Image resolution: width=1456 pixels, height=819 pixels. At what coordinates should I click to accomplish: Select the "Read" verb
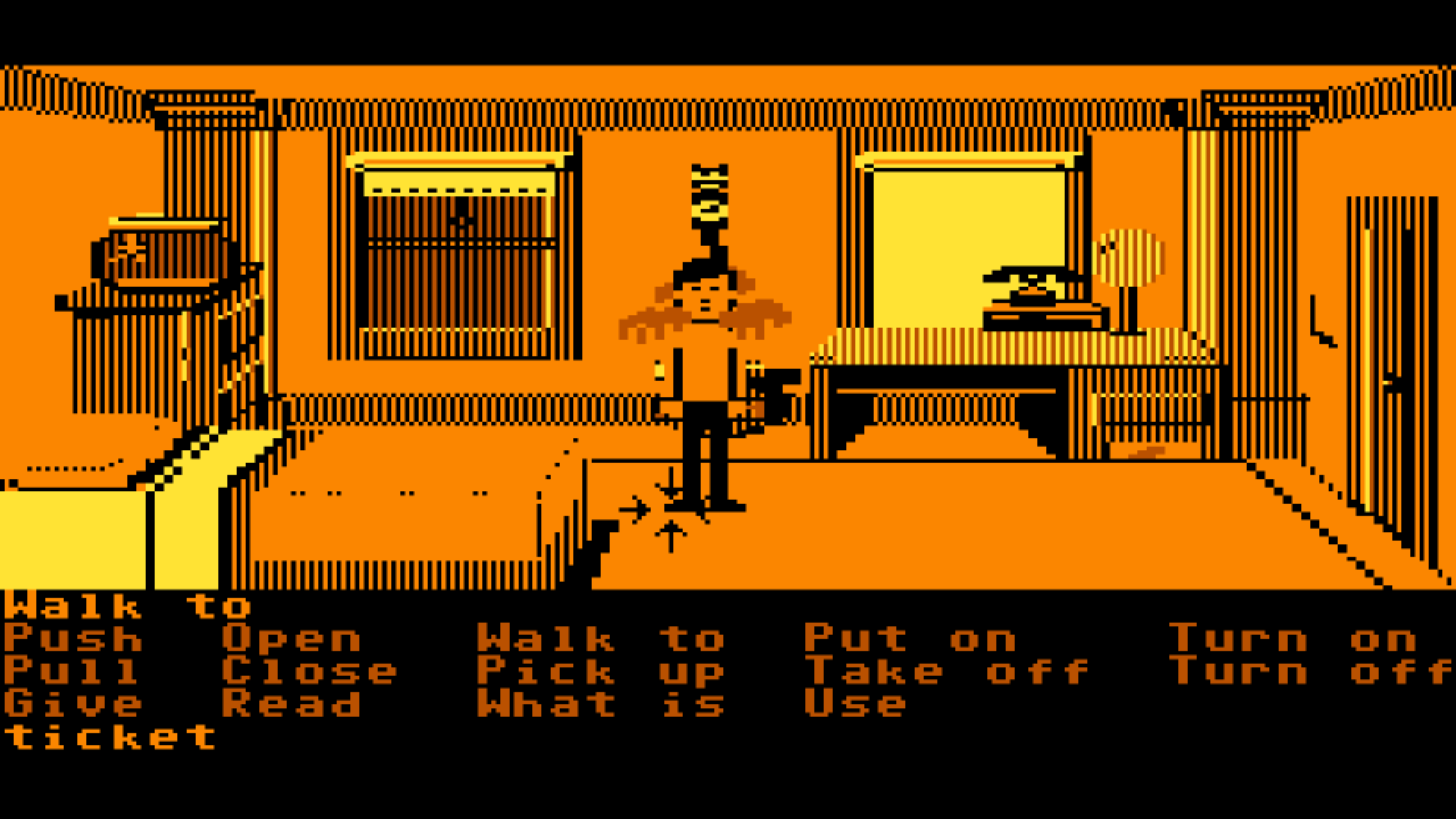pyautogui.click(x=292, y=704)
